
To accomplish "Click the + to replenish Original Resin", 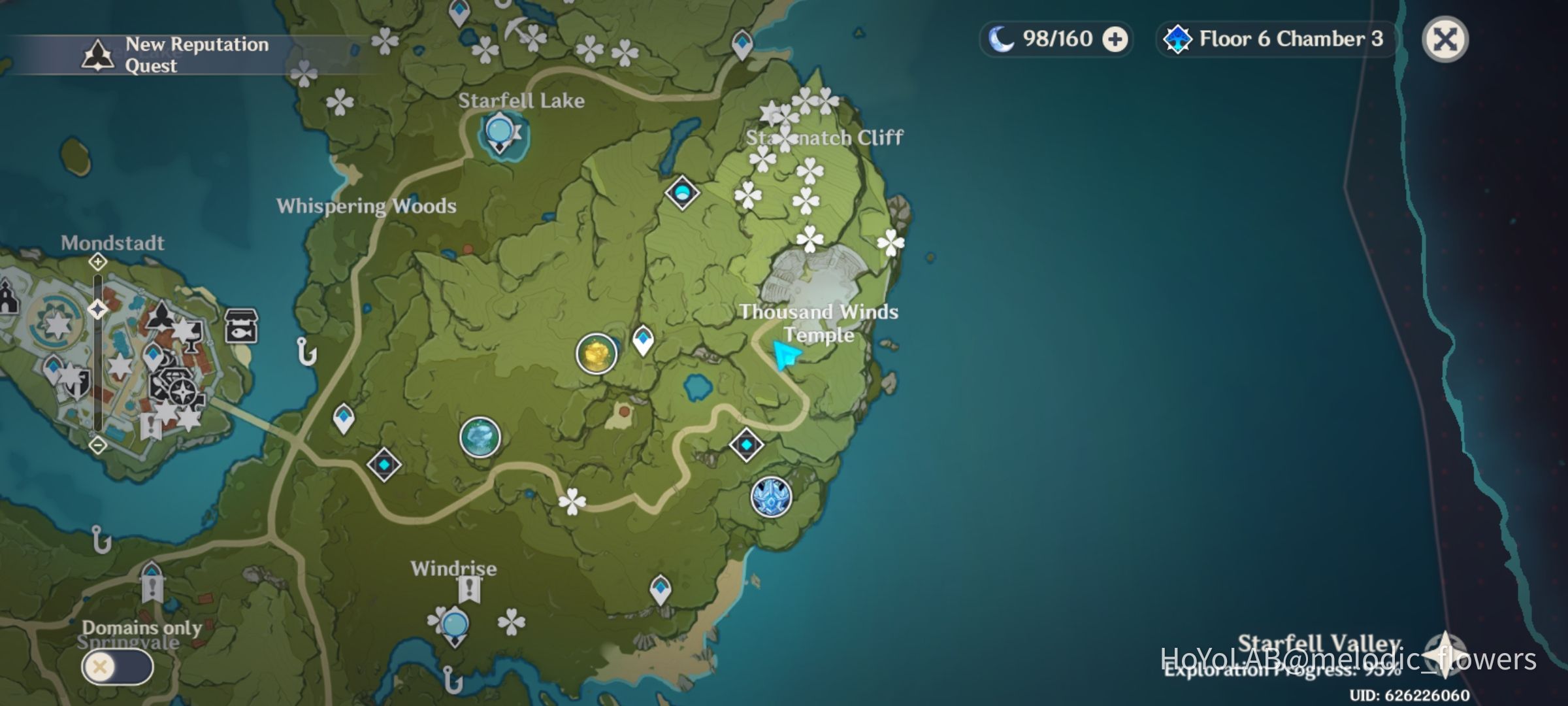I will (x=1115, y=39).
